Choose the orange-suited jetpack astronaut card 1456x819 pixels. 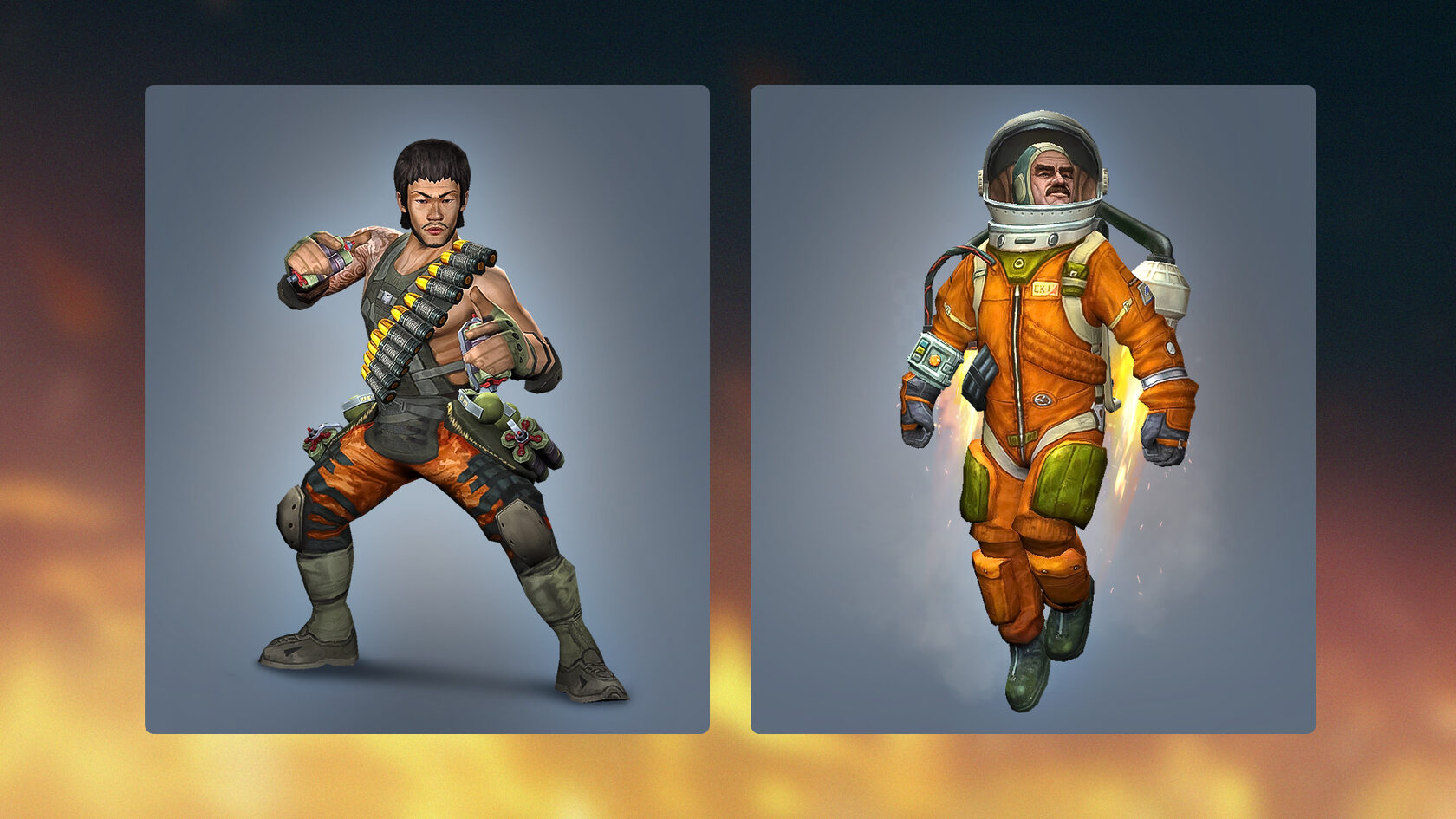pos(1032,409)
